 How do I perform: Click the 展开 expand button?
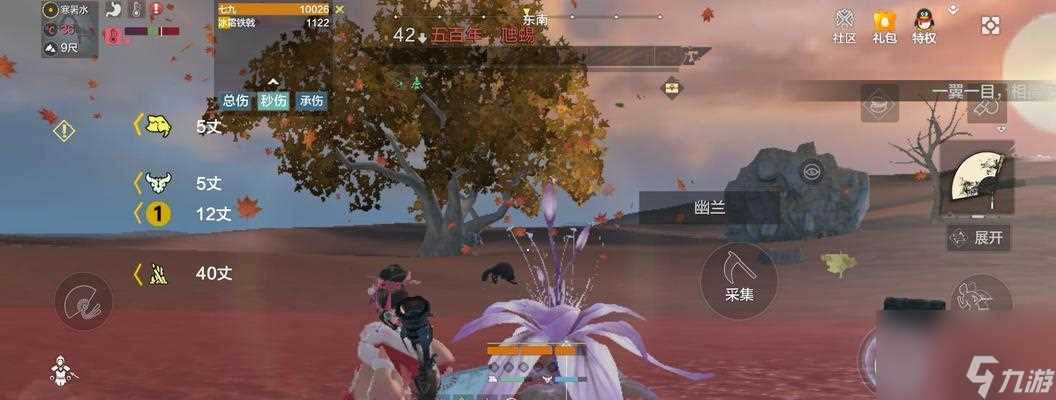(978, 238)
